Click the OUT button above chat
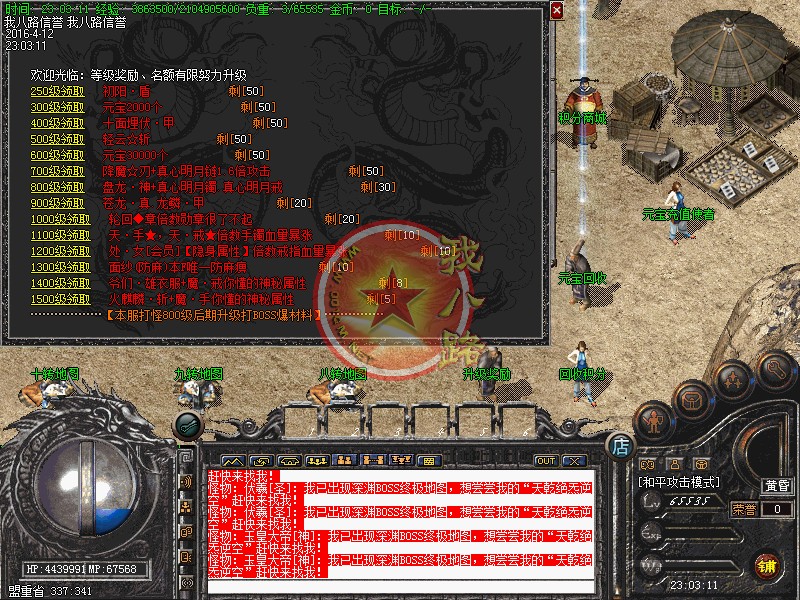The height and width of the screenshot is (600, 800). point(546,460)
